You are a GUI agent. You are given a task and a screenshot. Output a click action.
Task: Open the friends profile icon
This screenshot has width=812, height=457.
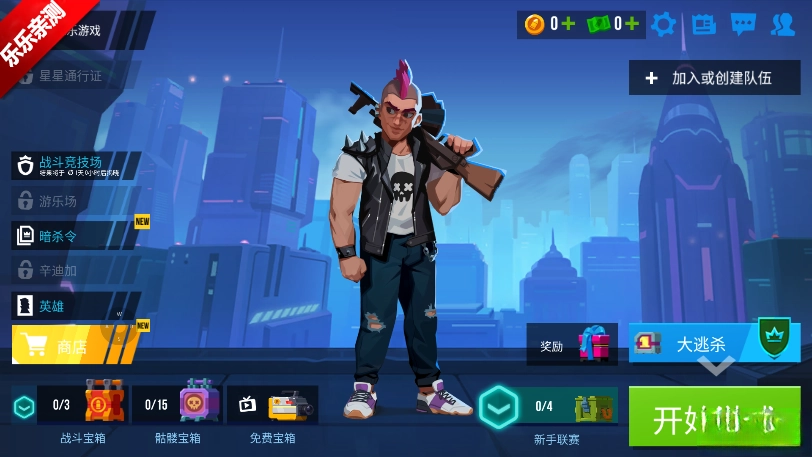pyautogui.click(x=783, y=24)
